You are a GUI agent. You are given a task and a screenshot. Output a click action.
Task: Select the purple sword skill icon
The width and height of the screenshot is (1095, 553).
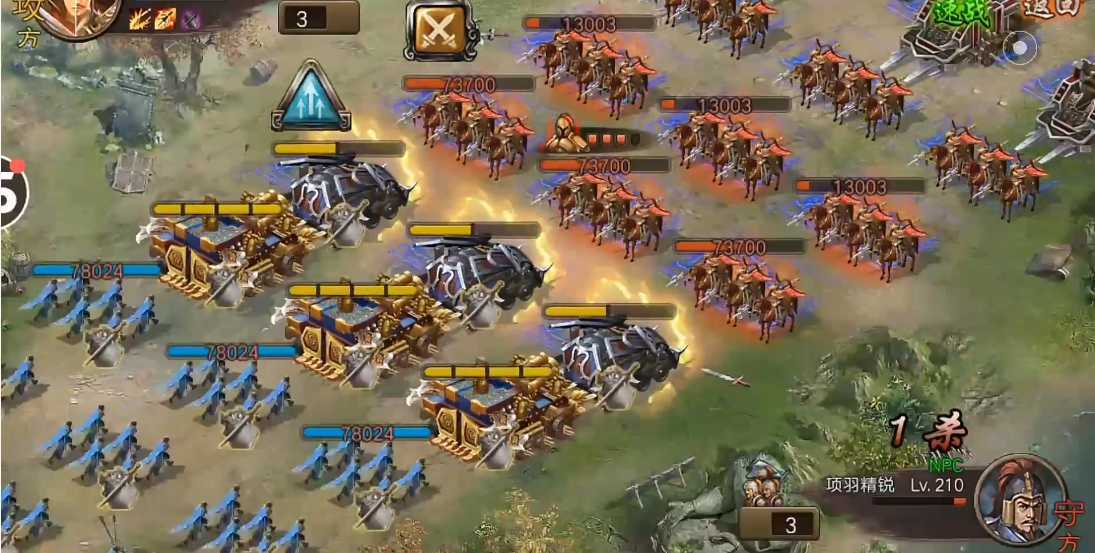[190, 18]
